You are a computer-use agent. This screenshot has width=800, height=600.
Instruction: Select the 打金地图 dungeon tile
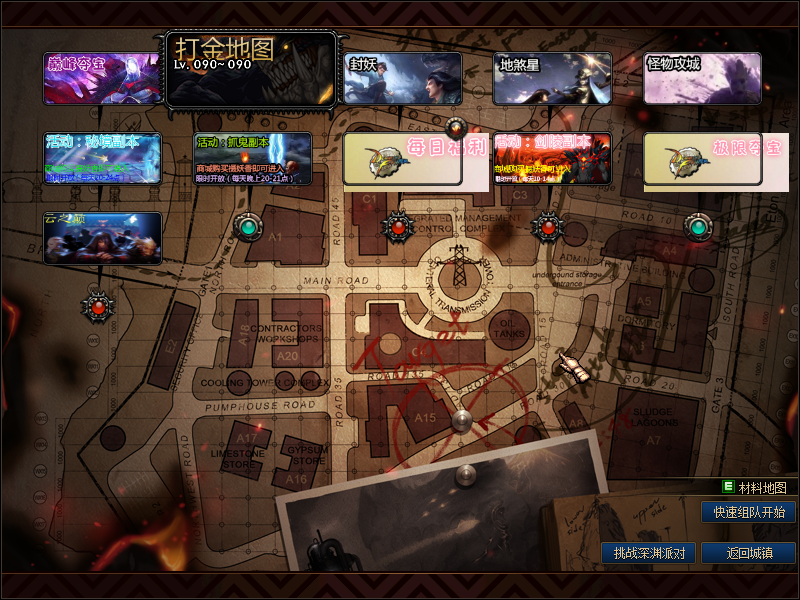click(252, 70)
